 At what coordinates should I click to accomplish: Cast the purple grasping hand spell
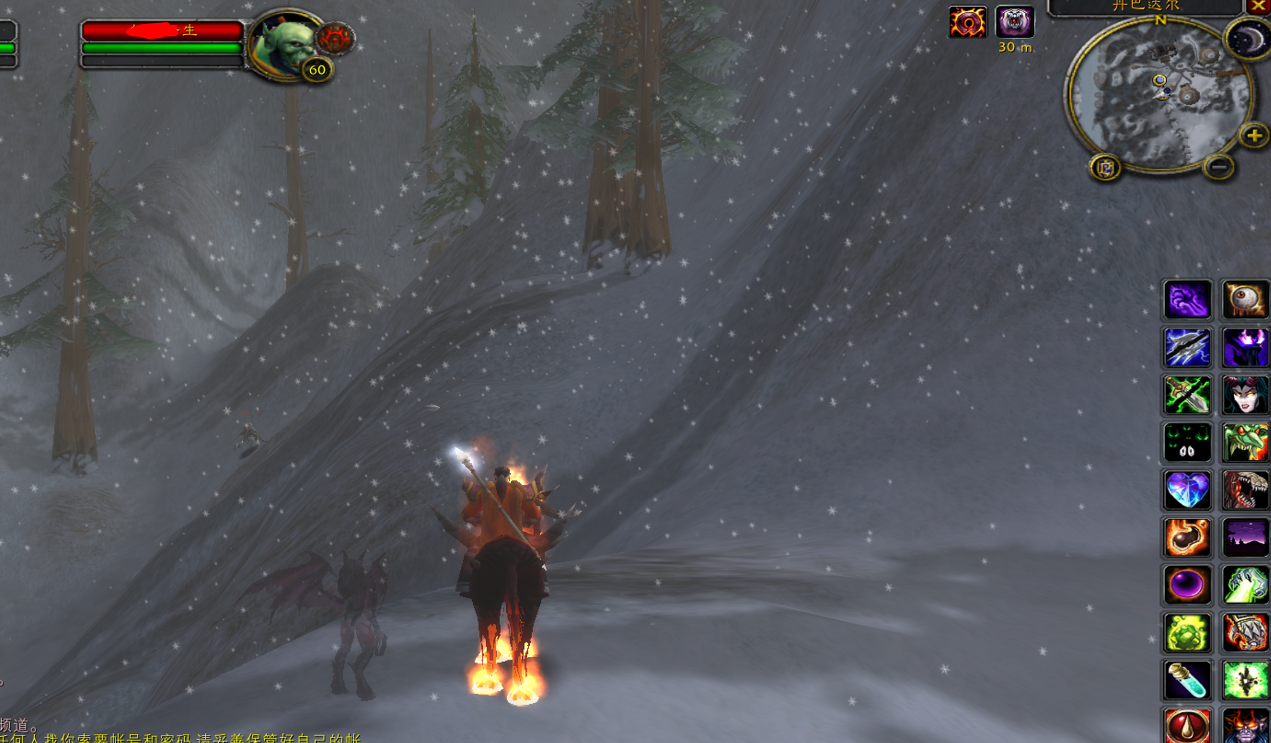pos(1187,300)
